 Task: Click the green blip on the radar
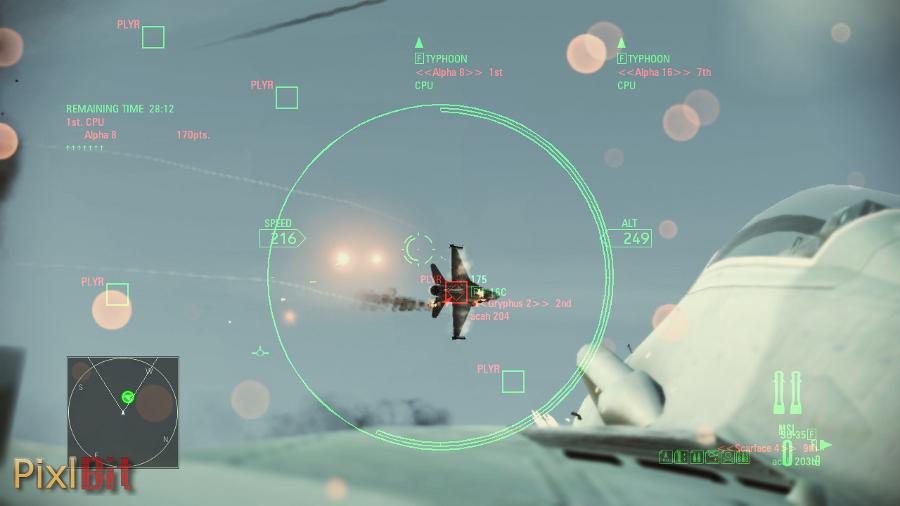pos(128,397)
